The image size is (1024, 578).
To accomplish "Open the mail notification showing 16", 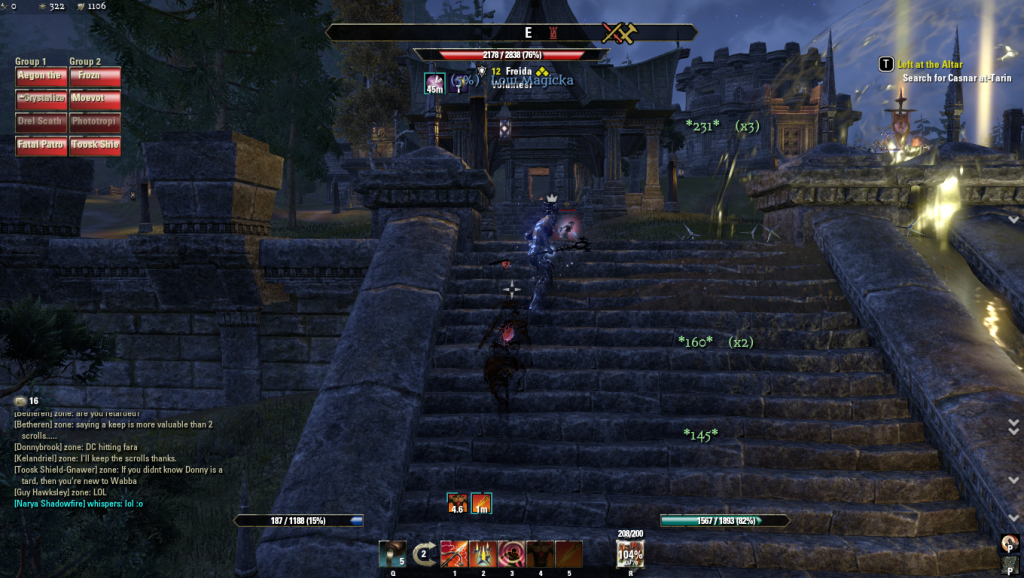I will tap(25, 401).
